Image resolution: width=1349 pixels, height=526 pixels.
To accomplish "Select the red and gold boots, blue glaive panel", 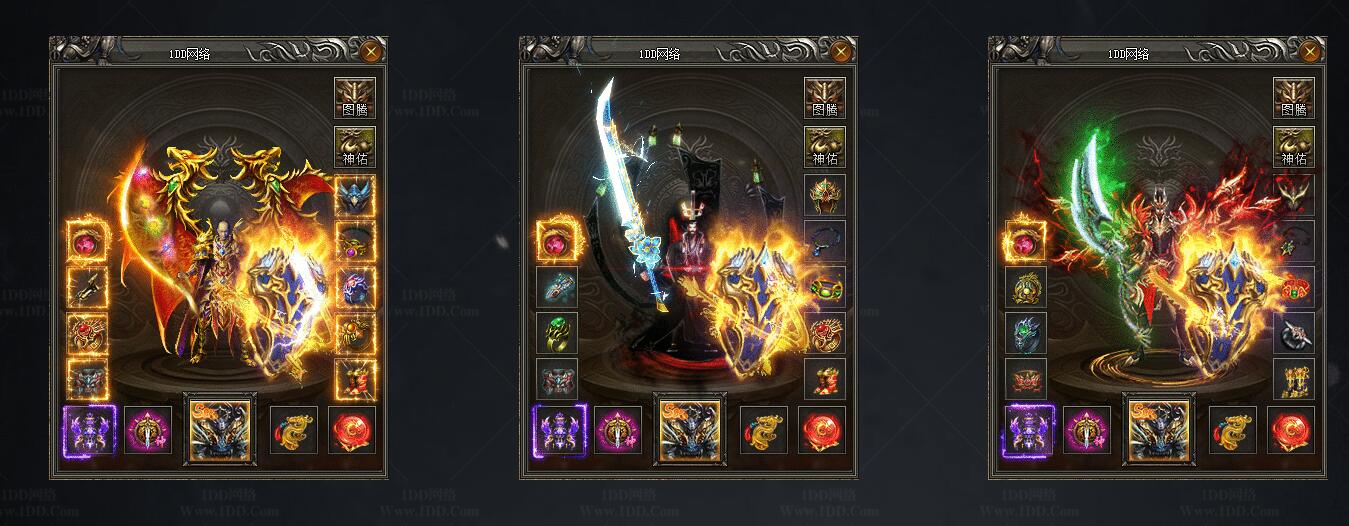I will pyautogui.click(x=824, y=379).
